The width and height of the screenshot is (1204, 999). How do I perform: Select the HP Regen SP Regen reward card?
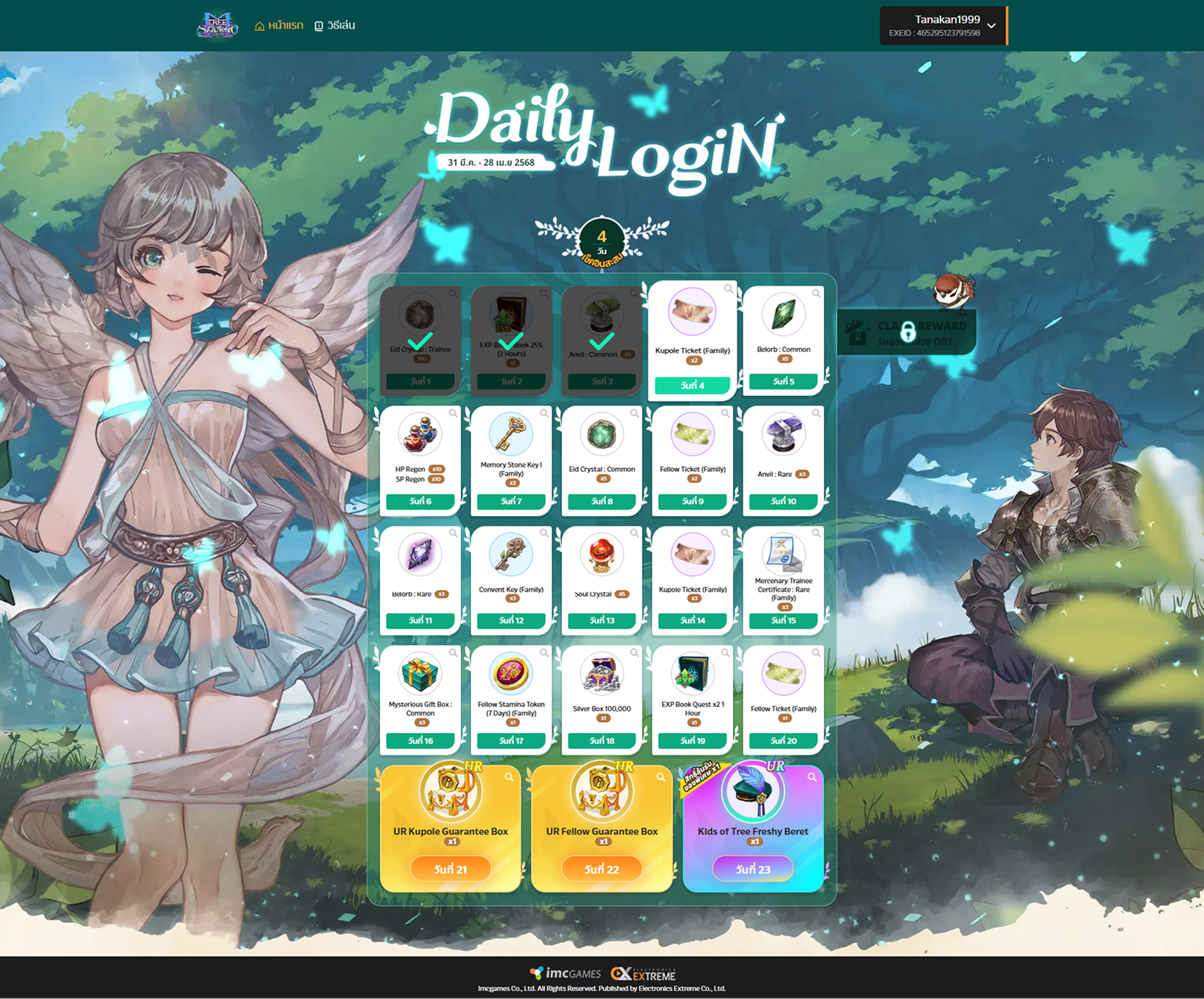(420, 459)
